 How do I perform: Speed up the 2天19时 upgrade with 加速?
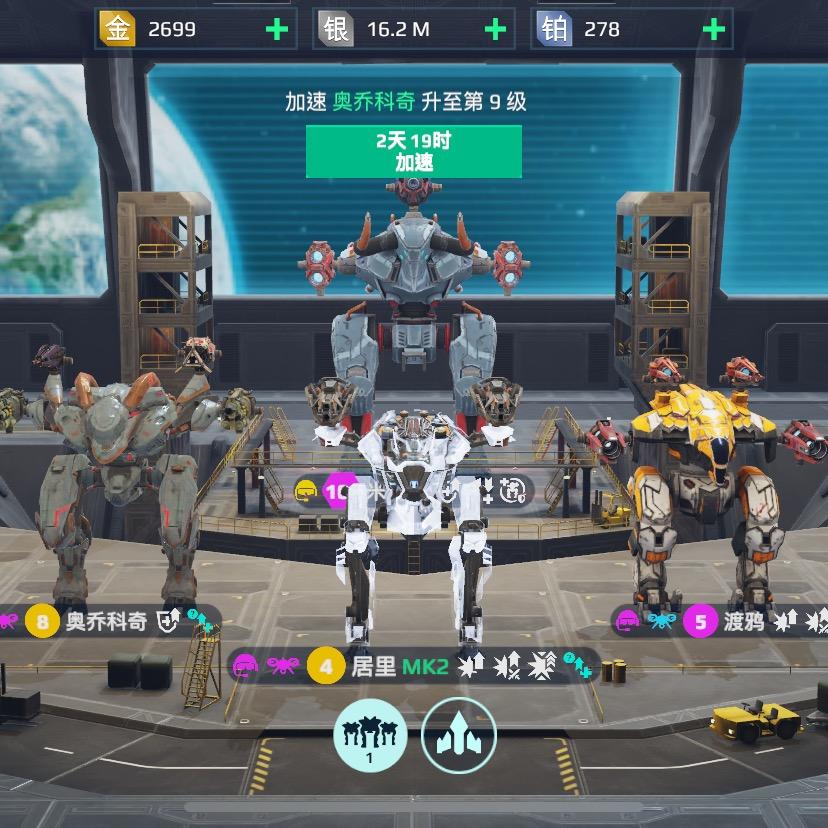click(x=414, y=152)
